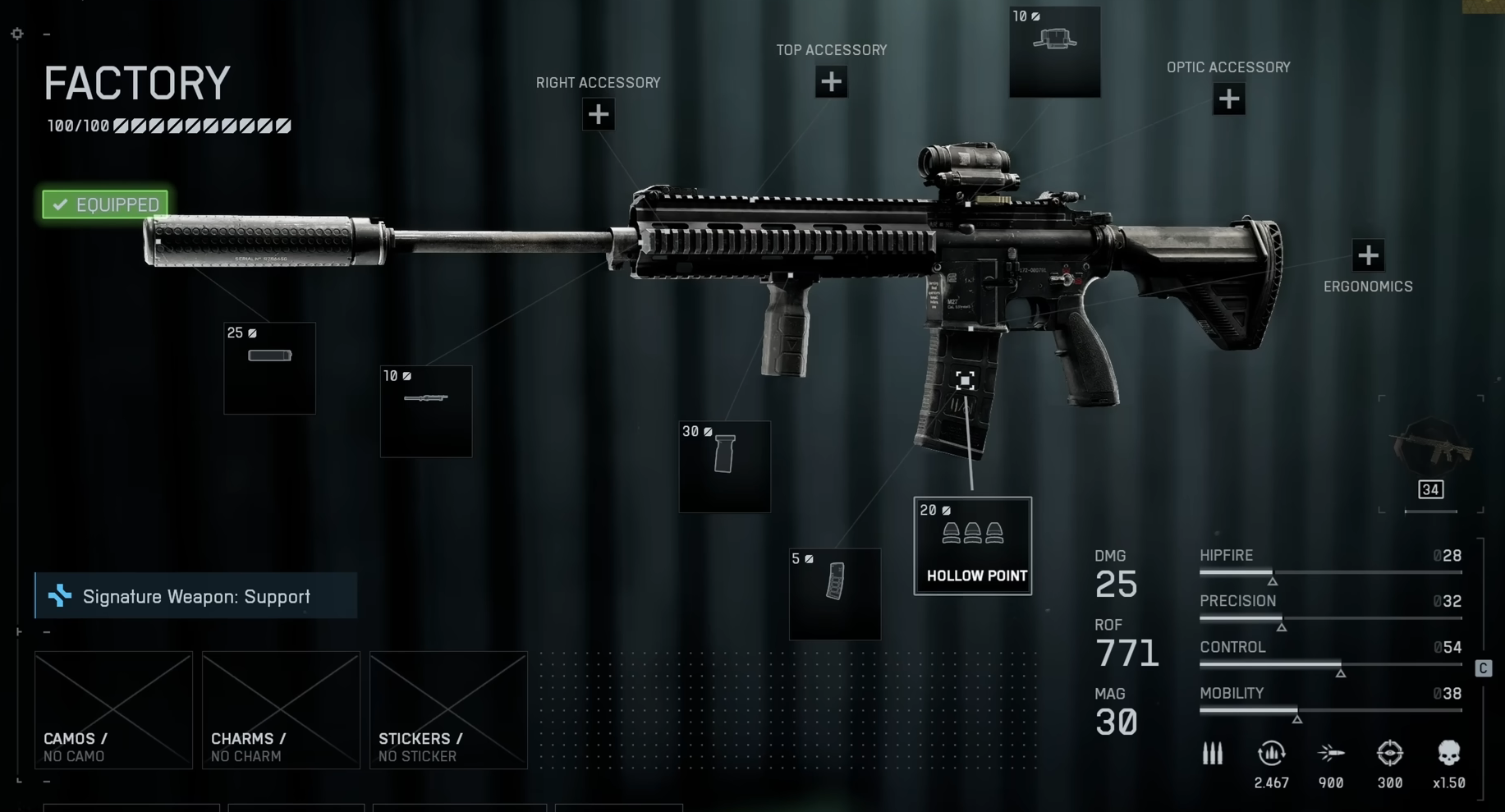This screenshot has width=1505, height=812.
Task: Open the Camos customization tile
Action: click(113, 710)
